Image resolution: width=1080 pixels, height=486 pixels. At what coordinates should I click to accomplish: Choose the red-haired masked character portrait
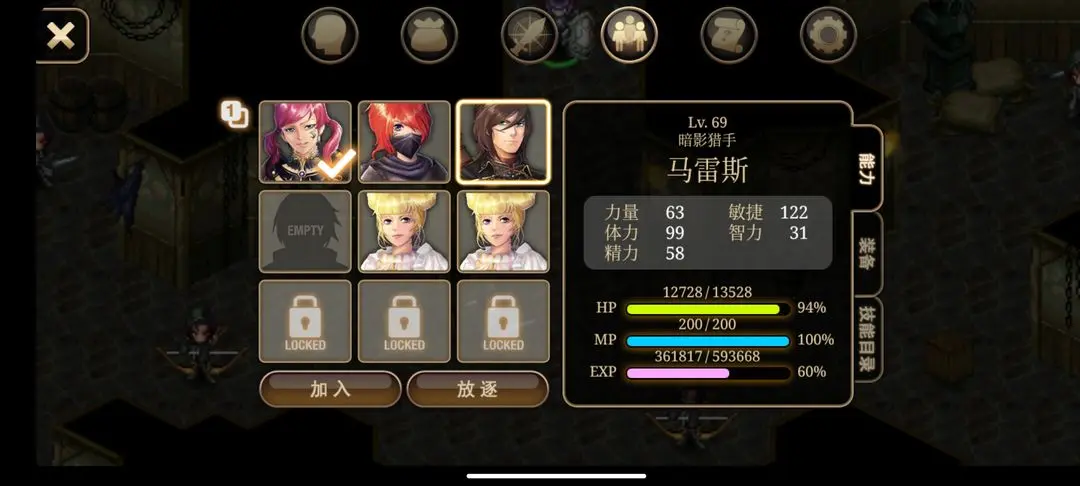pos(404,142)
